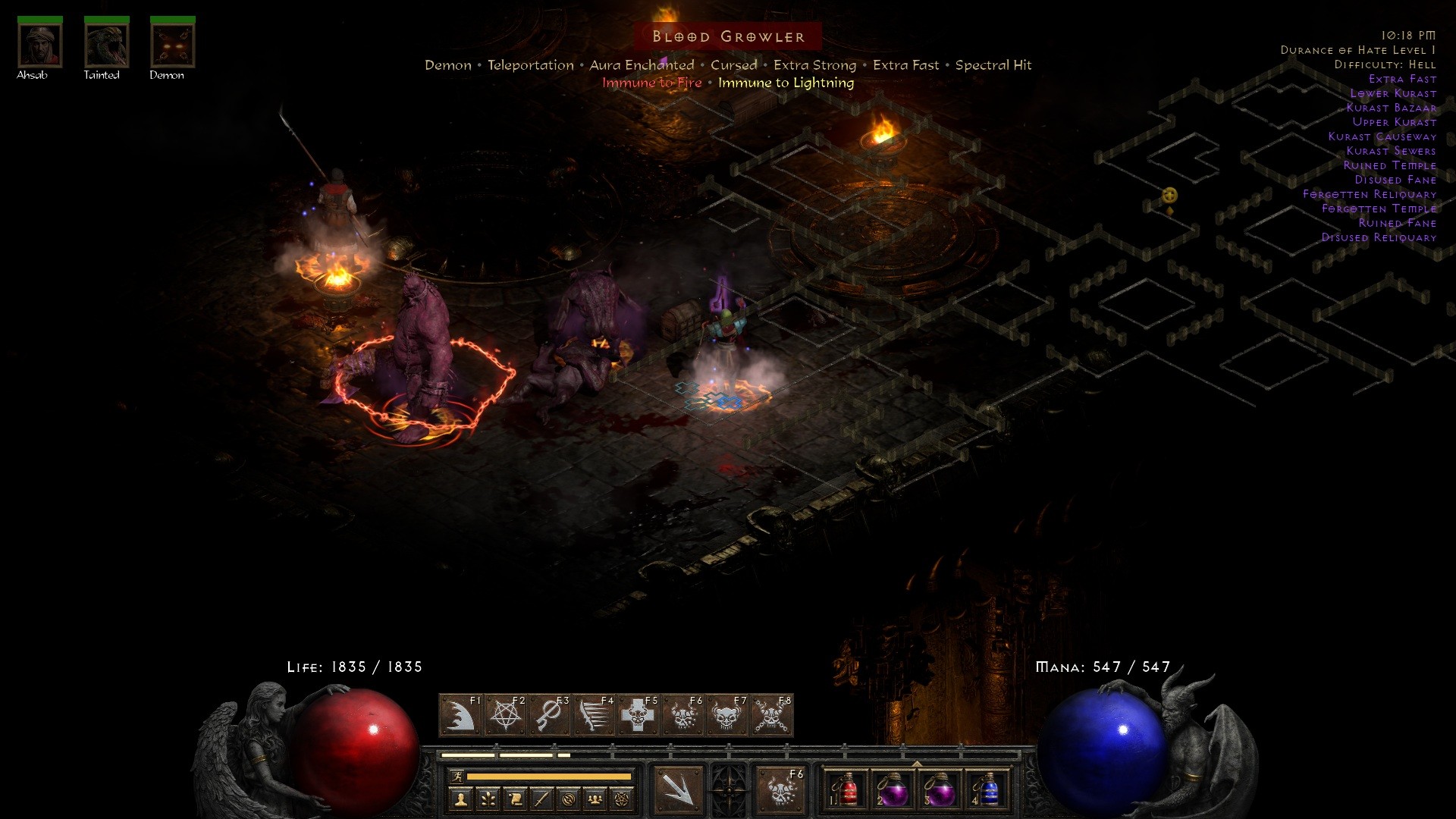Click Tainted's party member portrait

105,45
